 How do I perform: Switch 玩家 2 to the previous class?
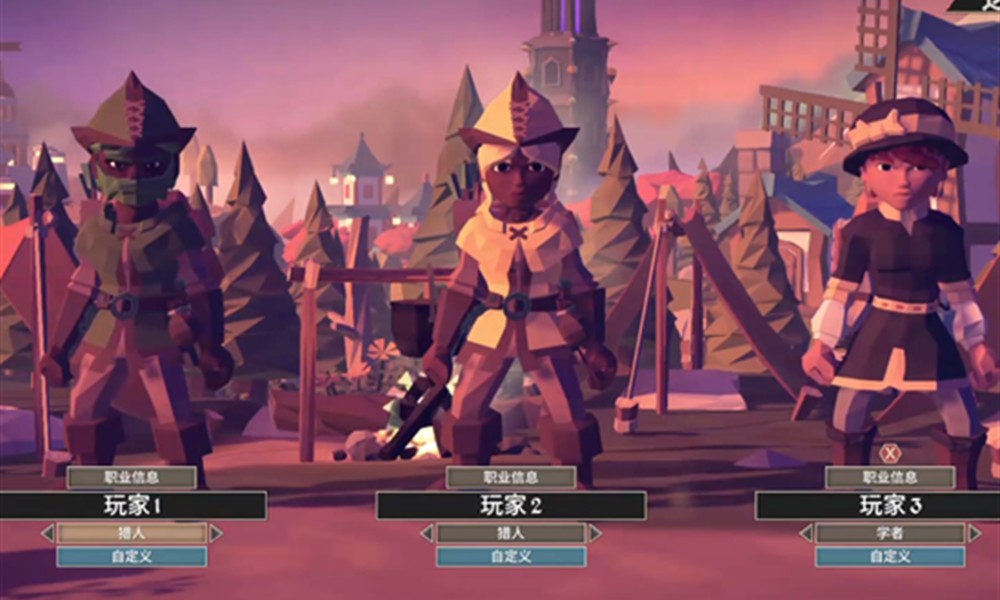coord(427,534)
